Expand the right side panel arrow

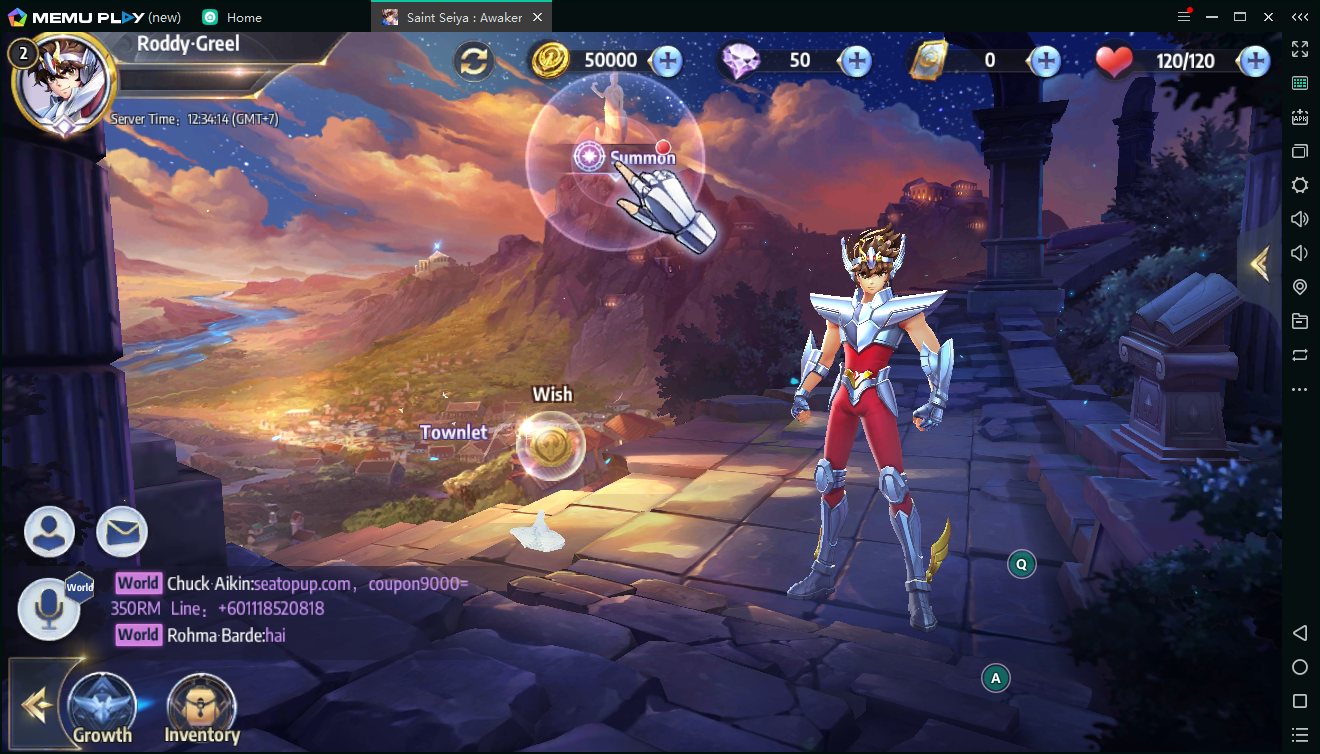click(x=1259, y=264)
